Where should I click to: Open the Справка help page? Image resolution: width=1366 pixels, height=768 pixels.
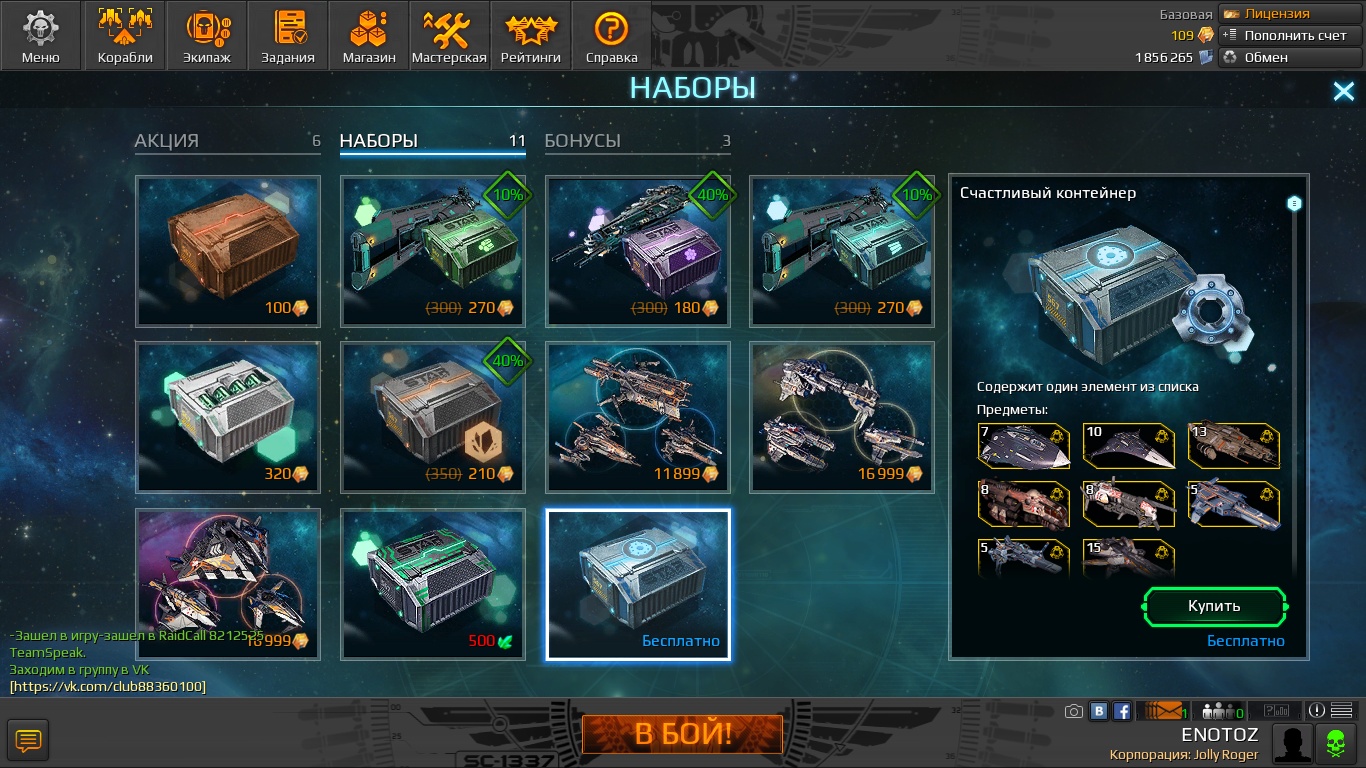coord(611,36)
